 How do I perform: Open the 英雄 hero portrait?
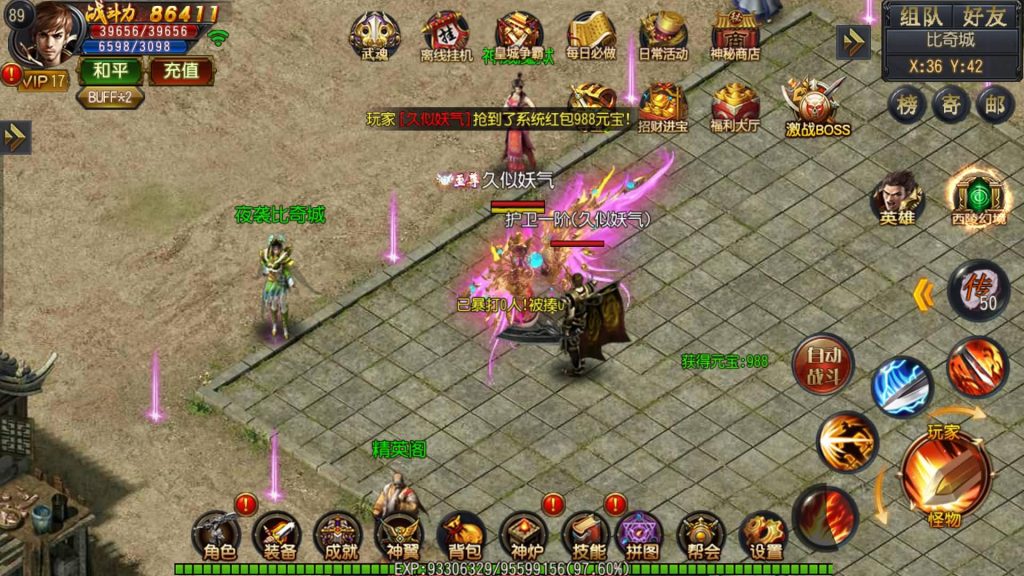pos(897,197)
